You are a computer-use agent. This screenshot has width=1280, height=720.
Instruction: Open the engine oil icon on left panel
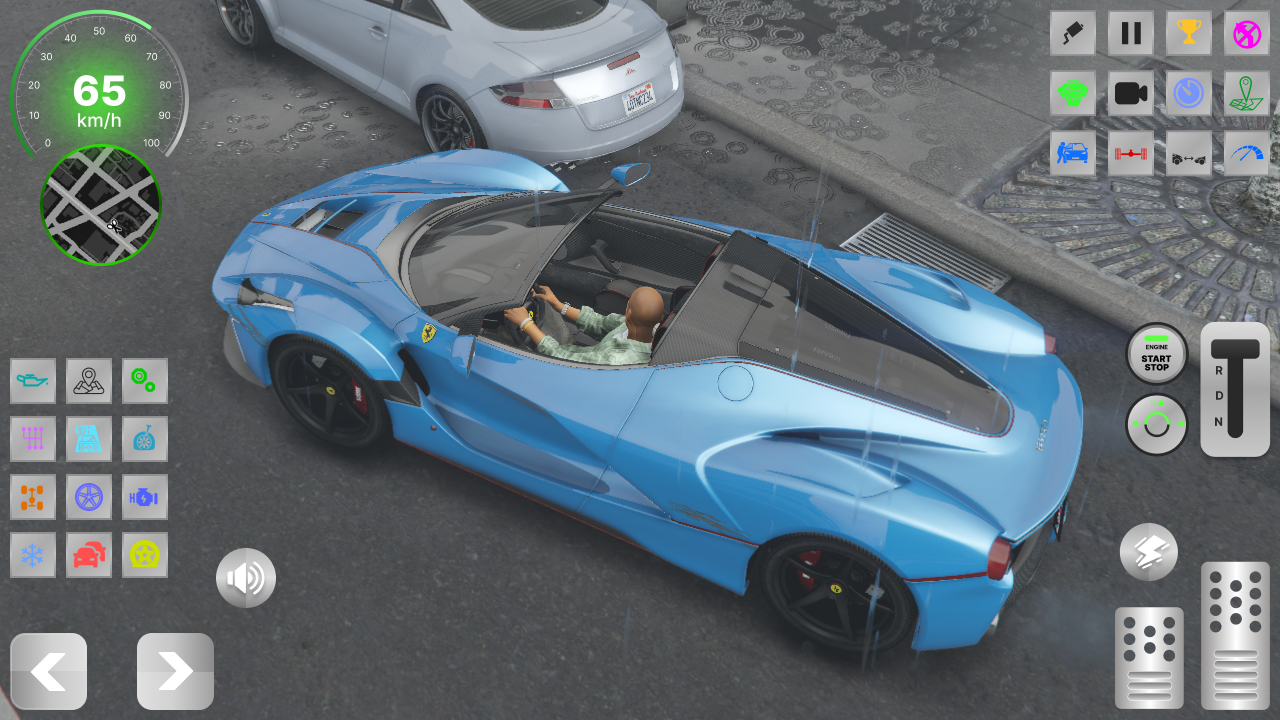(x=33, y=381)
